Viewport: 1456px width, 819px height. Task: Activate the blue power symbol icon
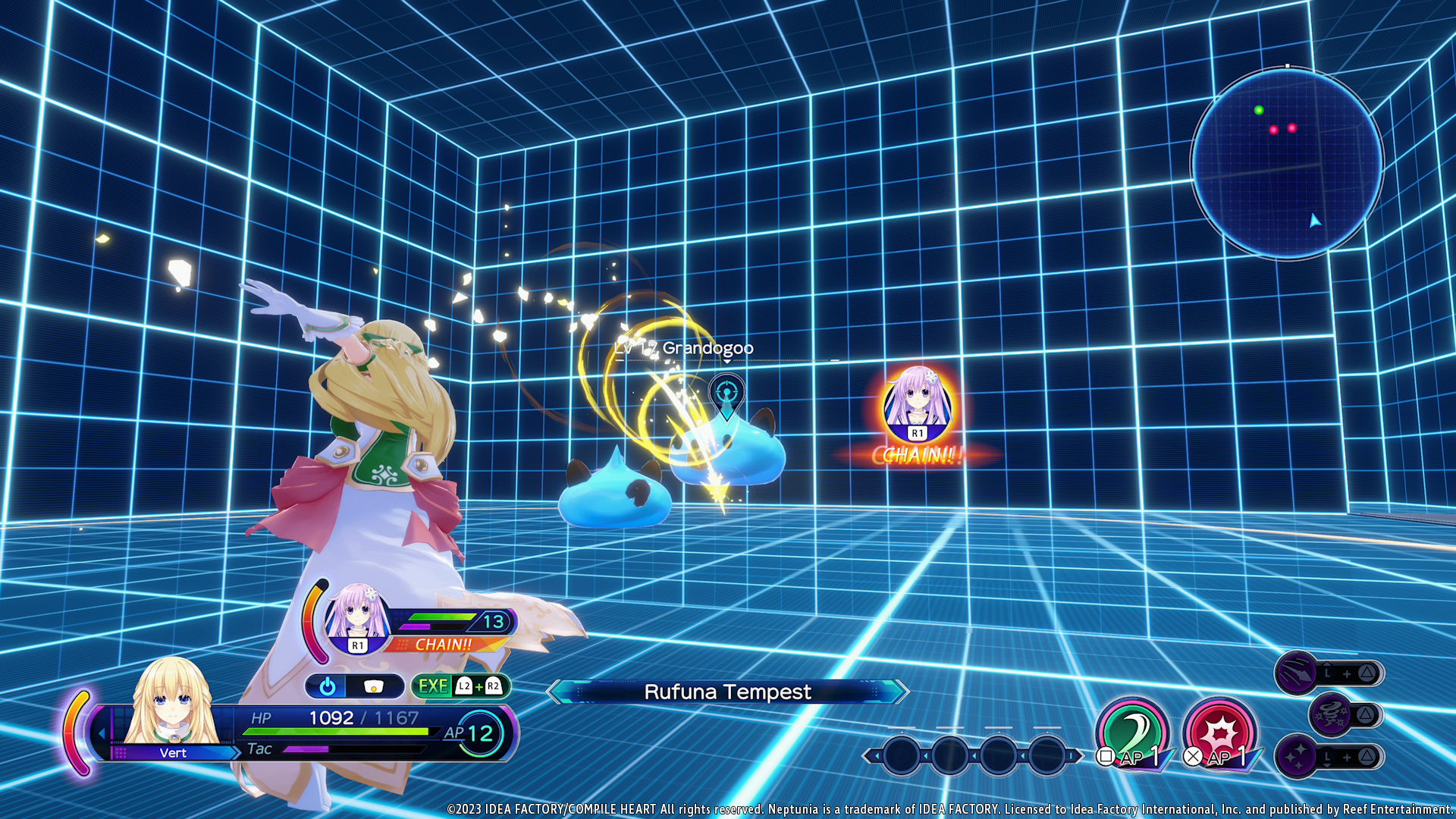[x=328, y=686]
